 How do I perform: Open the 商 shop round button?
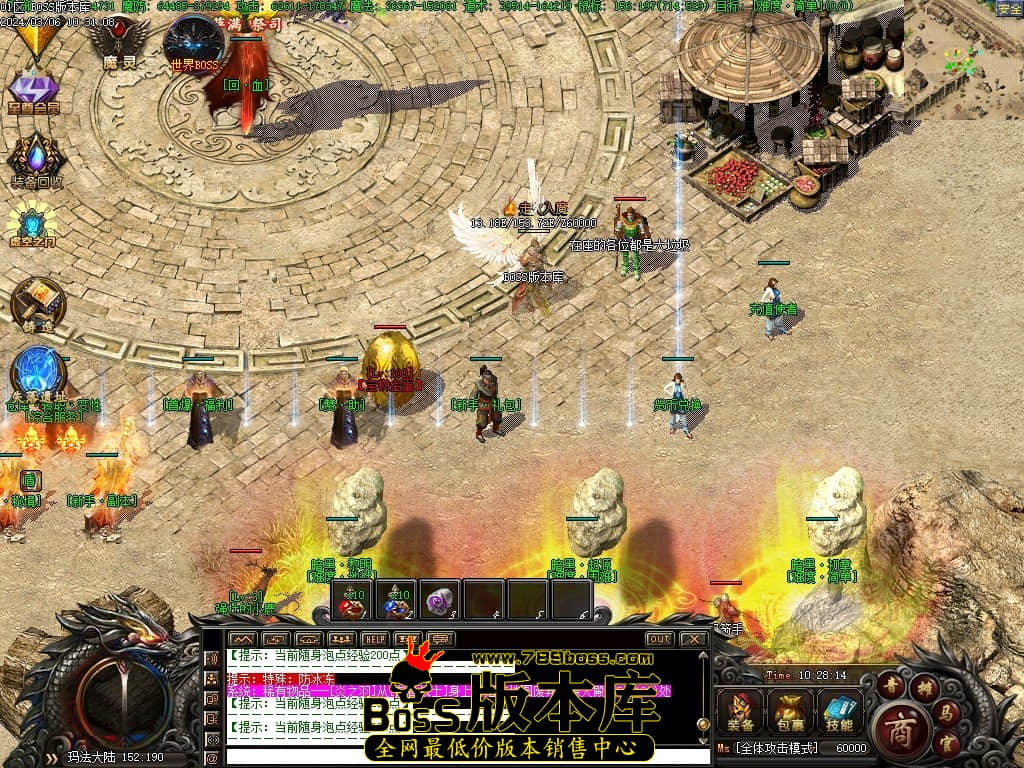pos(899,727)
